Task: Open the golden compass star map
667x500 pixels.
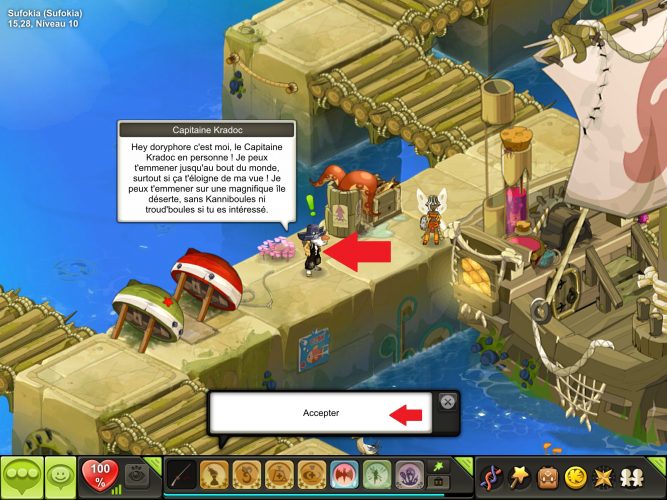Action: tap(605, 476)
